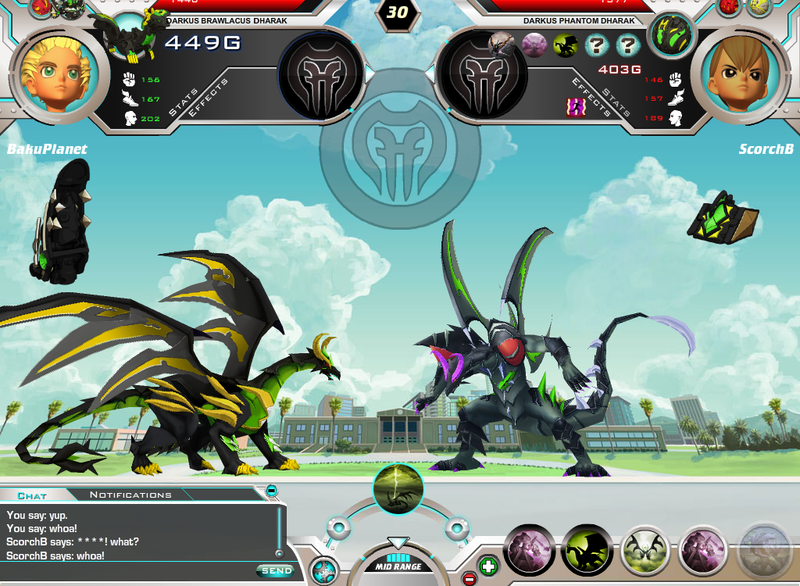The image size is (800, 586).
Task: Select the greyed-out ability icon
Action: 763,551
